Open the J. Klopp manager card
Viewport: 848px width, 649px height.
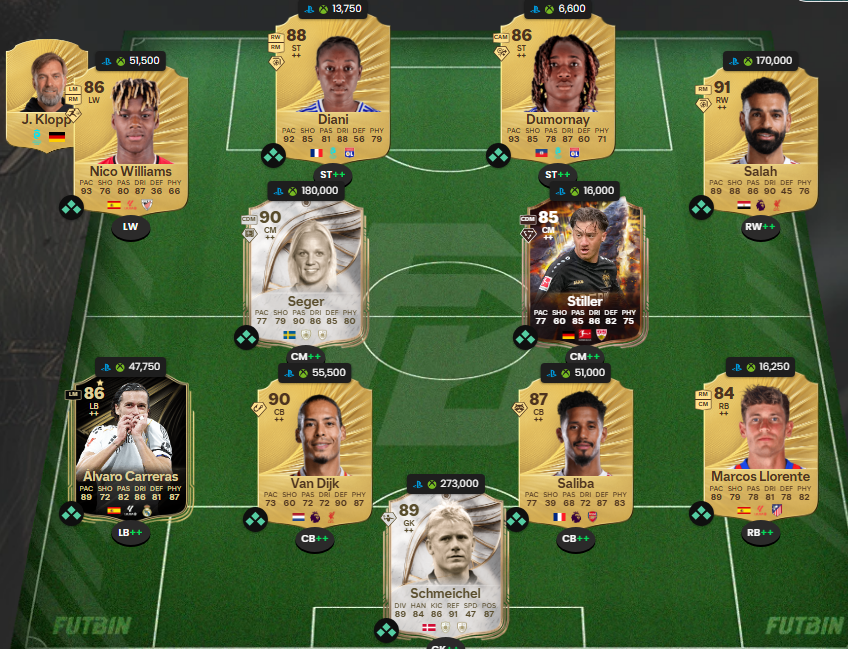pos(45,95)
